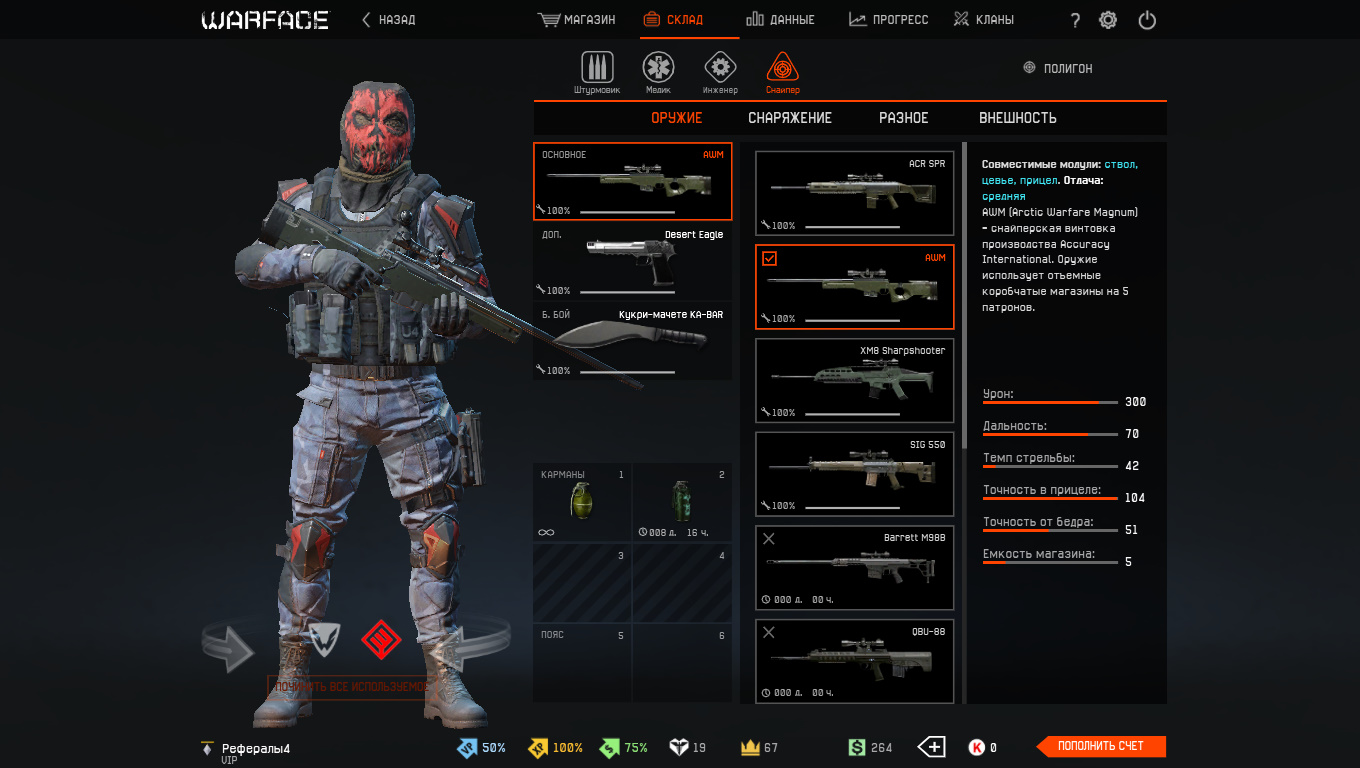Viewport: 1360px width, 768px height.
Task: Select the Desert Eagle secondary slot
Action: click(x=632, y=262)
